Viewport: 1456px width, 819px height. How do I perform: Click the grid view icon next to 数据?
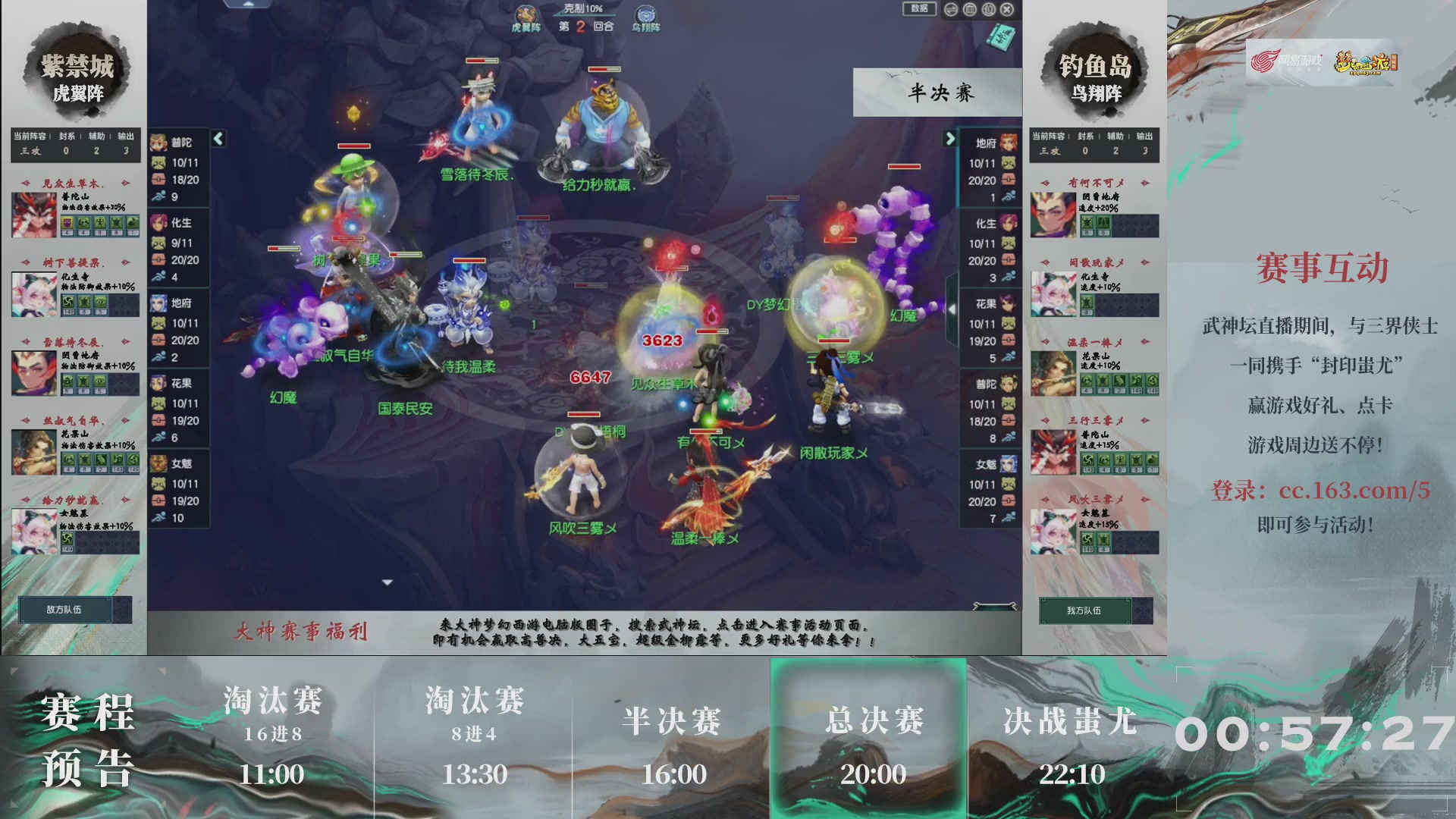969,9
